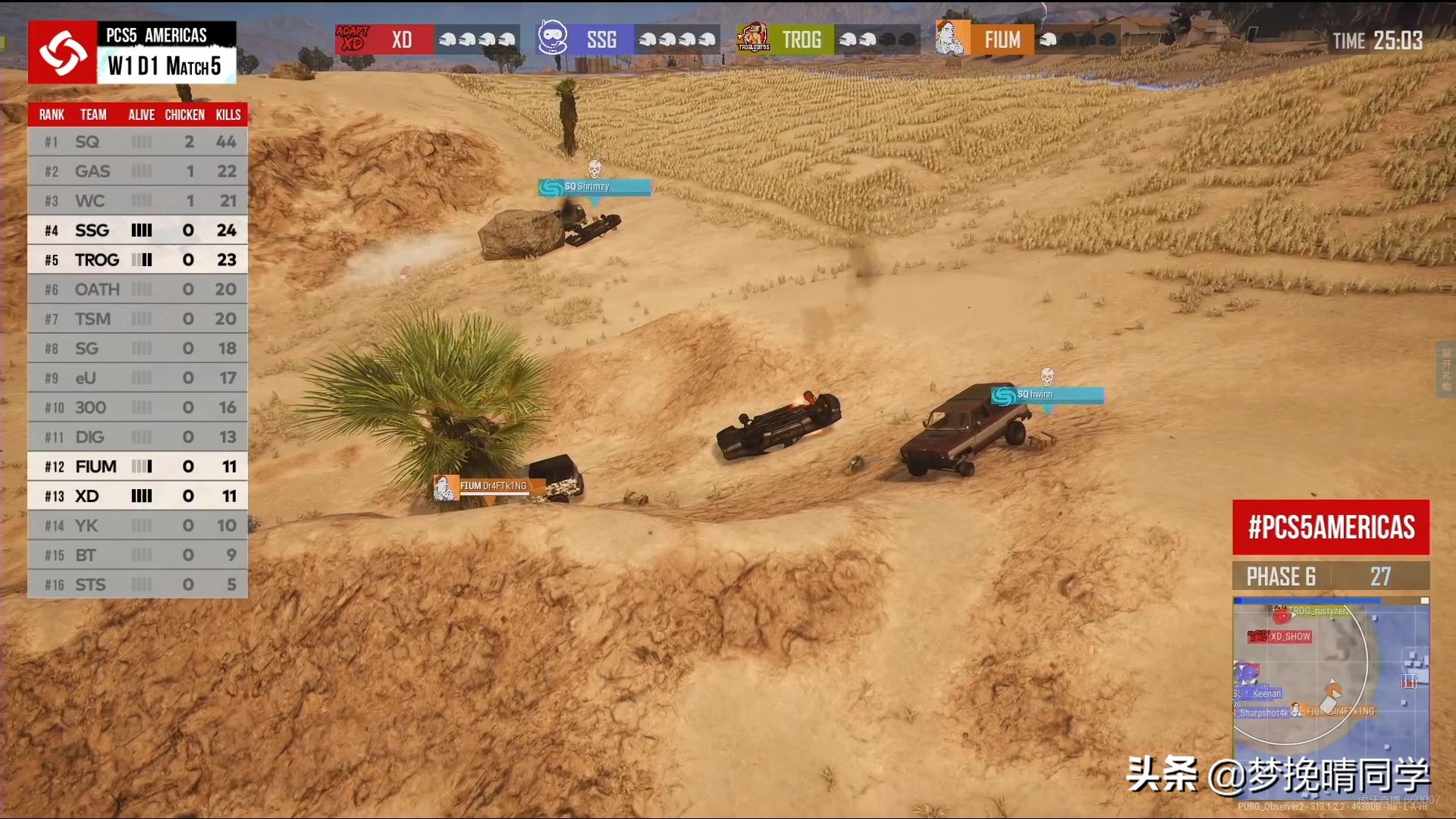Expand the gift side tab on right edge
1456x819 pixels.
[x=1446, y=369]
